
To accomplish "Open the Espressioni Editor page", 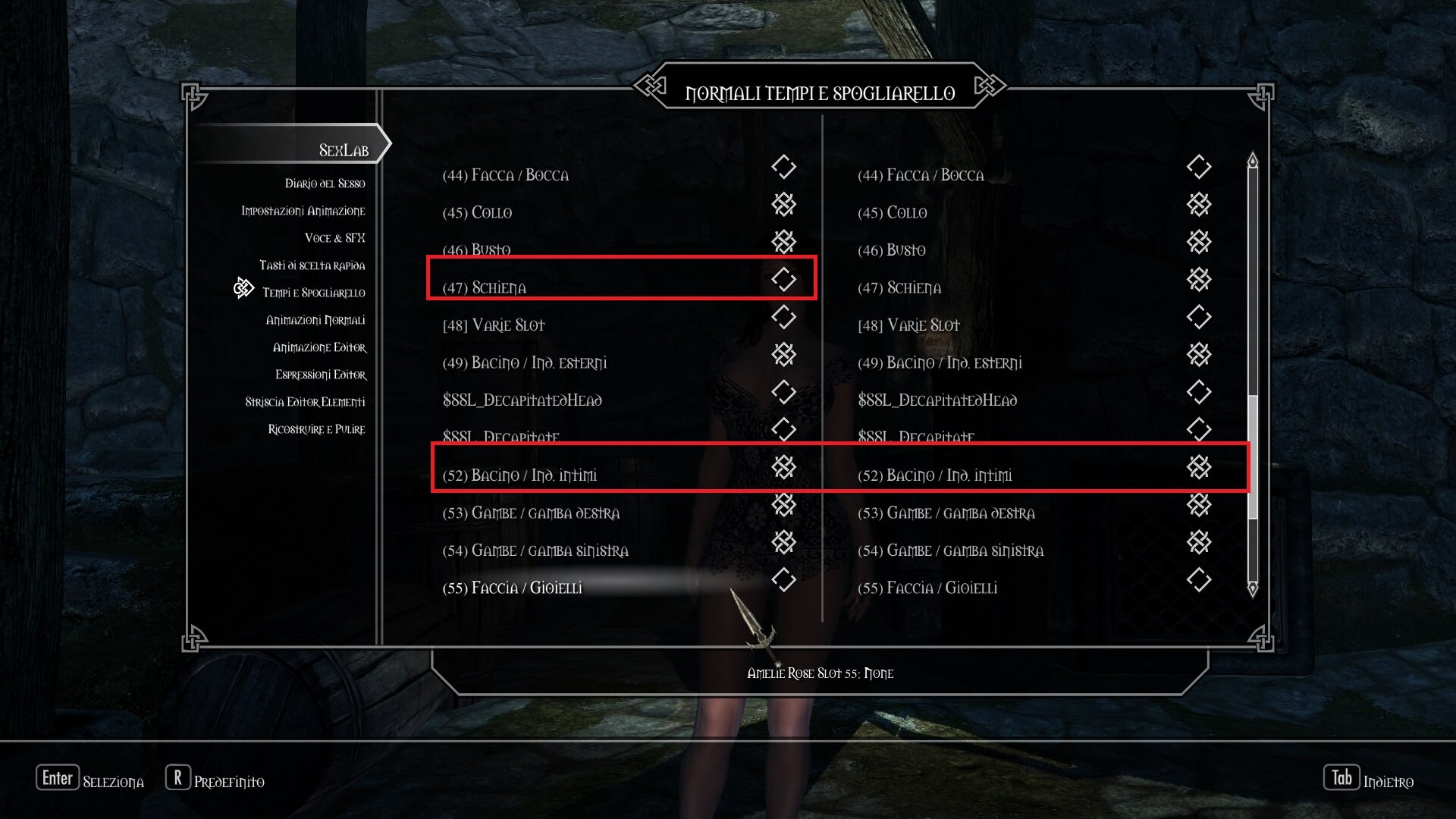I will pyautogui.click(x=320, y=375).
